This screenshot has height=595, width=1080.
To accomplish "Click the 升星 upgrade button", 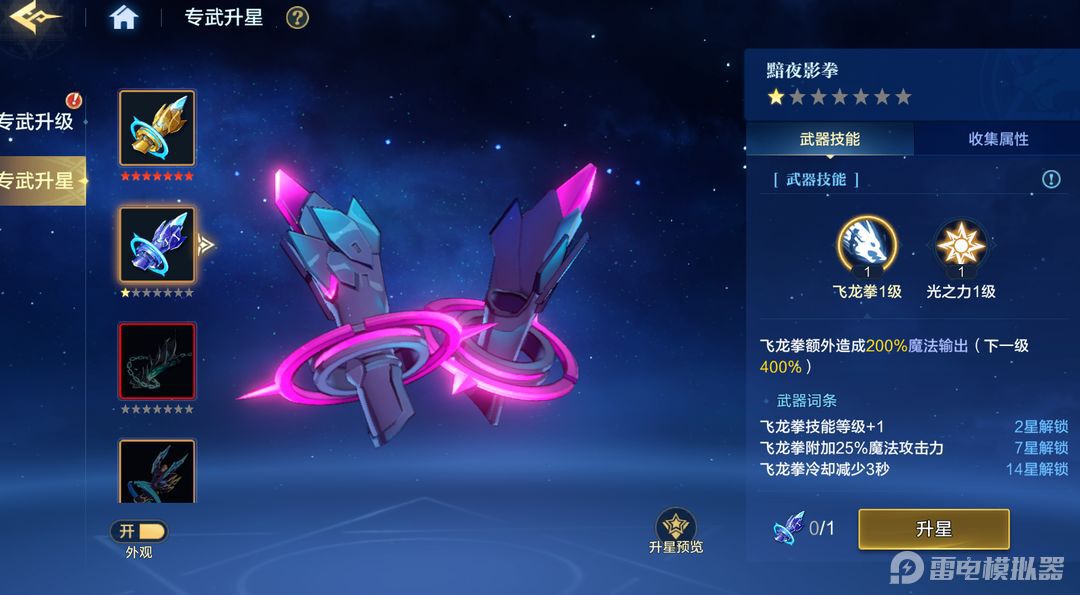I will (x=933, y=529).
